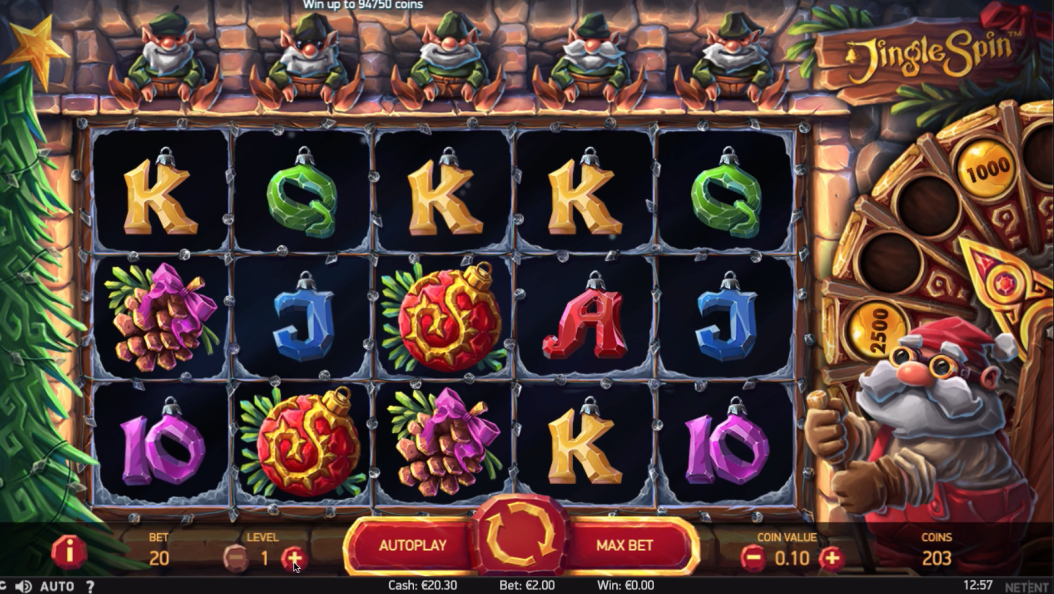Open the AUTO settings in the bottom bar
1054x594 pixels.
pos(59,586)
